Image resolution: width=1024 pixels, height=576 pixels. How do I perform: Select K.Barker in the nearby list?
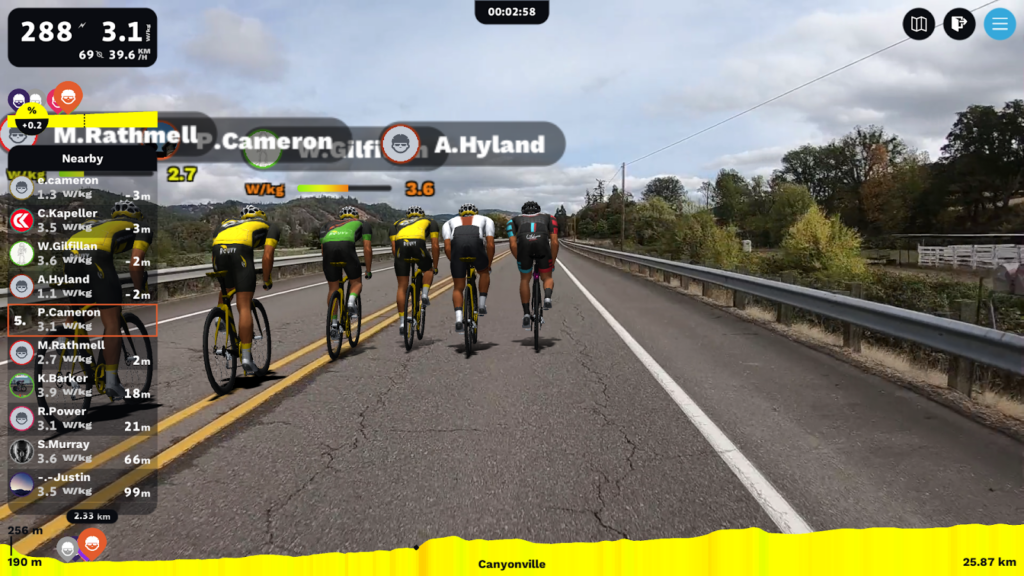(82, 385)
